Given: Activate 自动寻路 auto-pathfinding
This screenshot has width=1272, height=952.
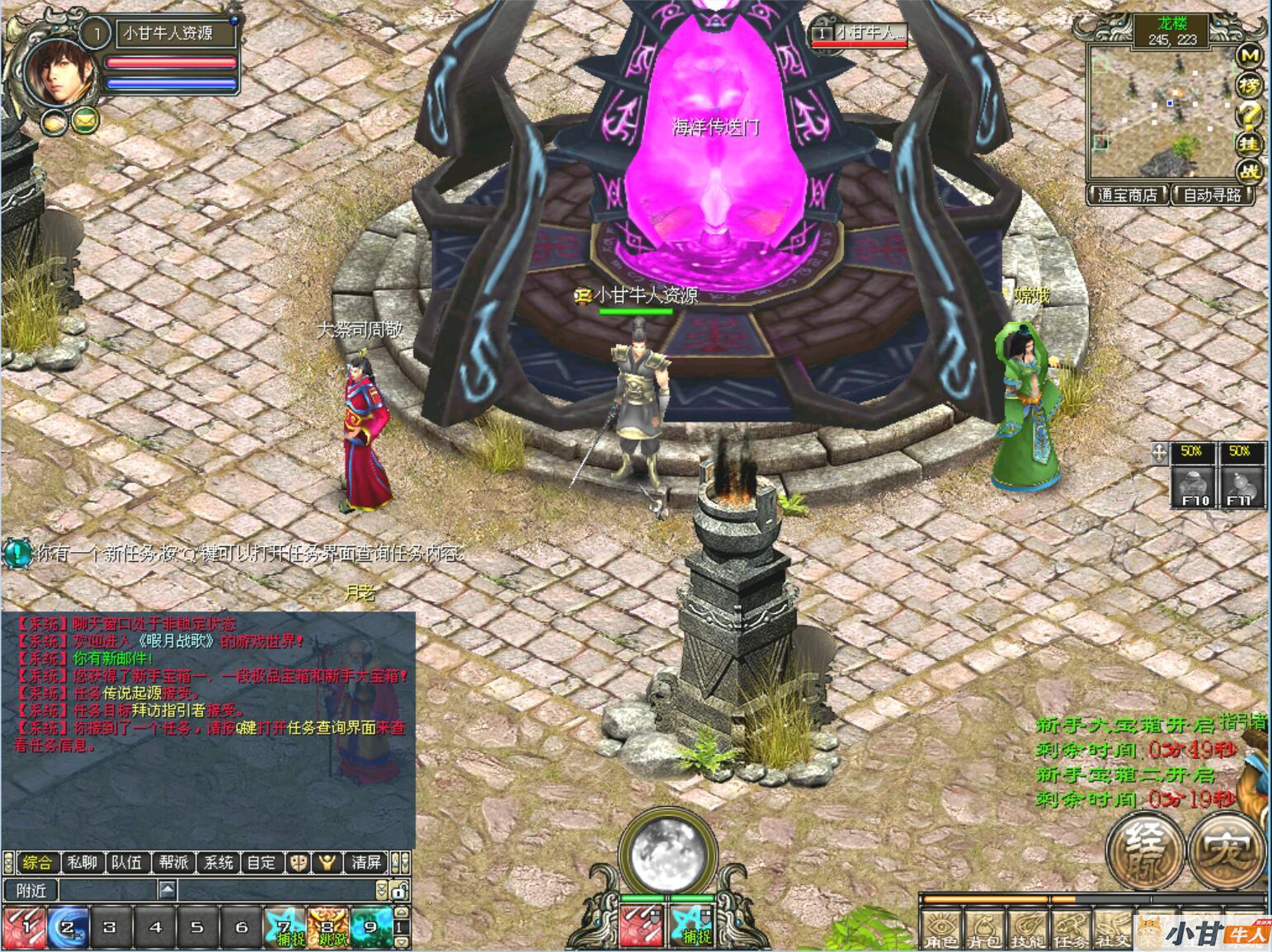Looking at the screenshot, I should [1212, 196].
